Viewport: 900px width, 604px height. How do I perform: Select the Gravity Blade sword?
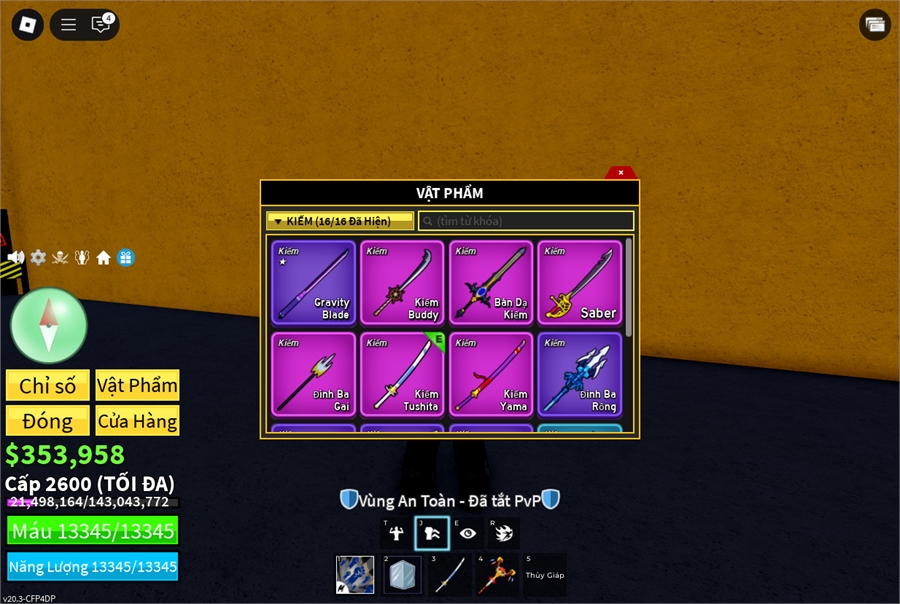(x=314, y=282)
